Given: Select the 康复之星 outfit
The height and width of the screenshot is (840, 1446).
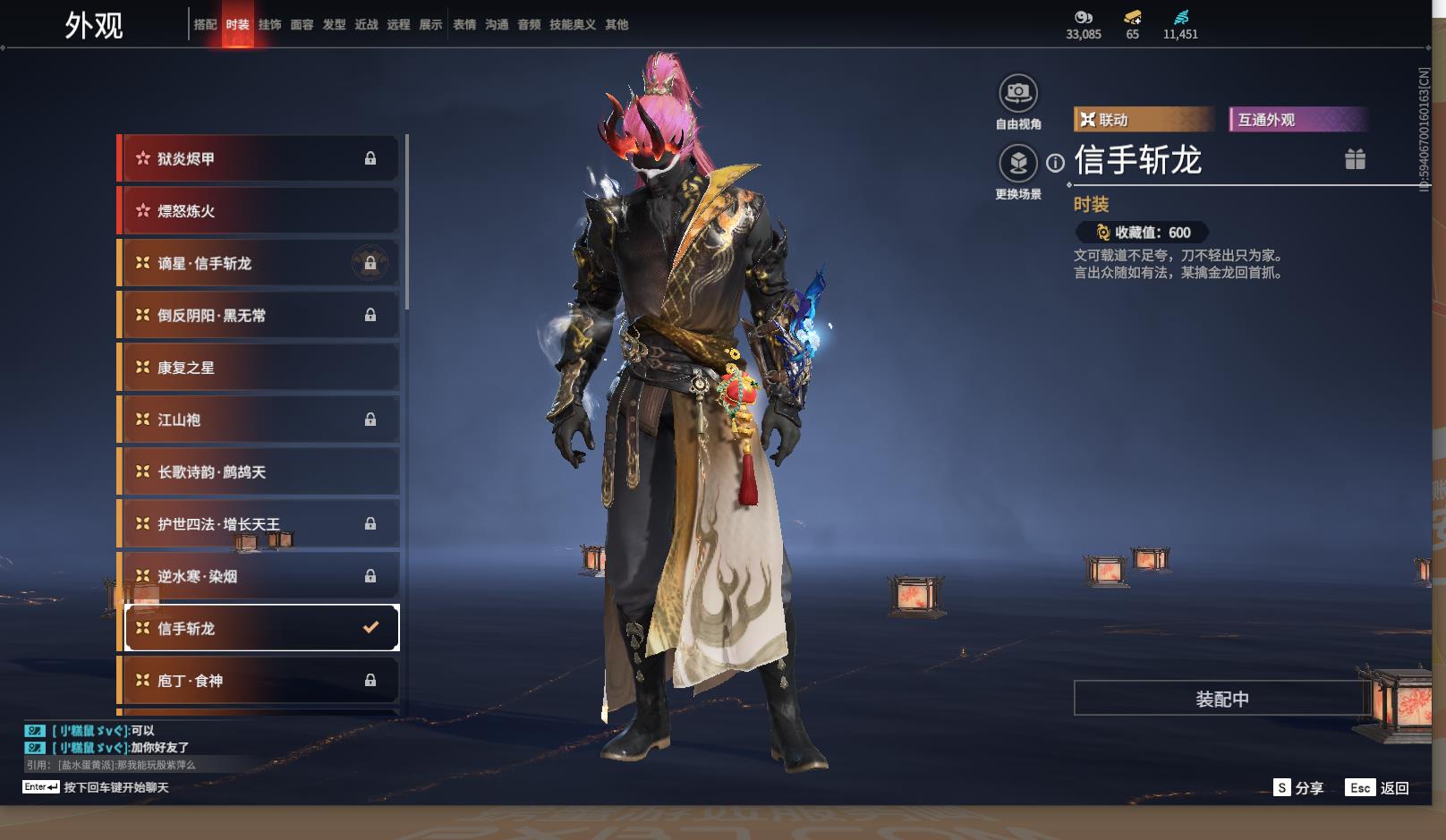Looking at the screenshot, I should pos(259,368).
